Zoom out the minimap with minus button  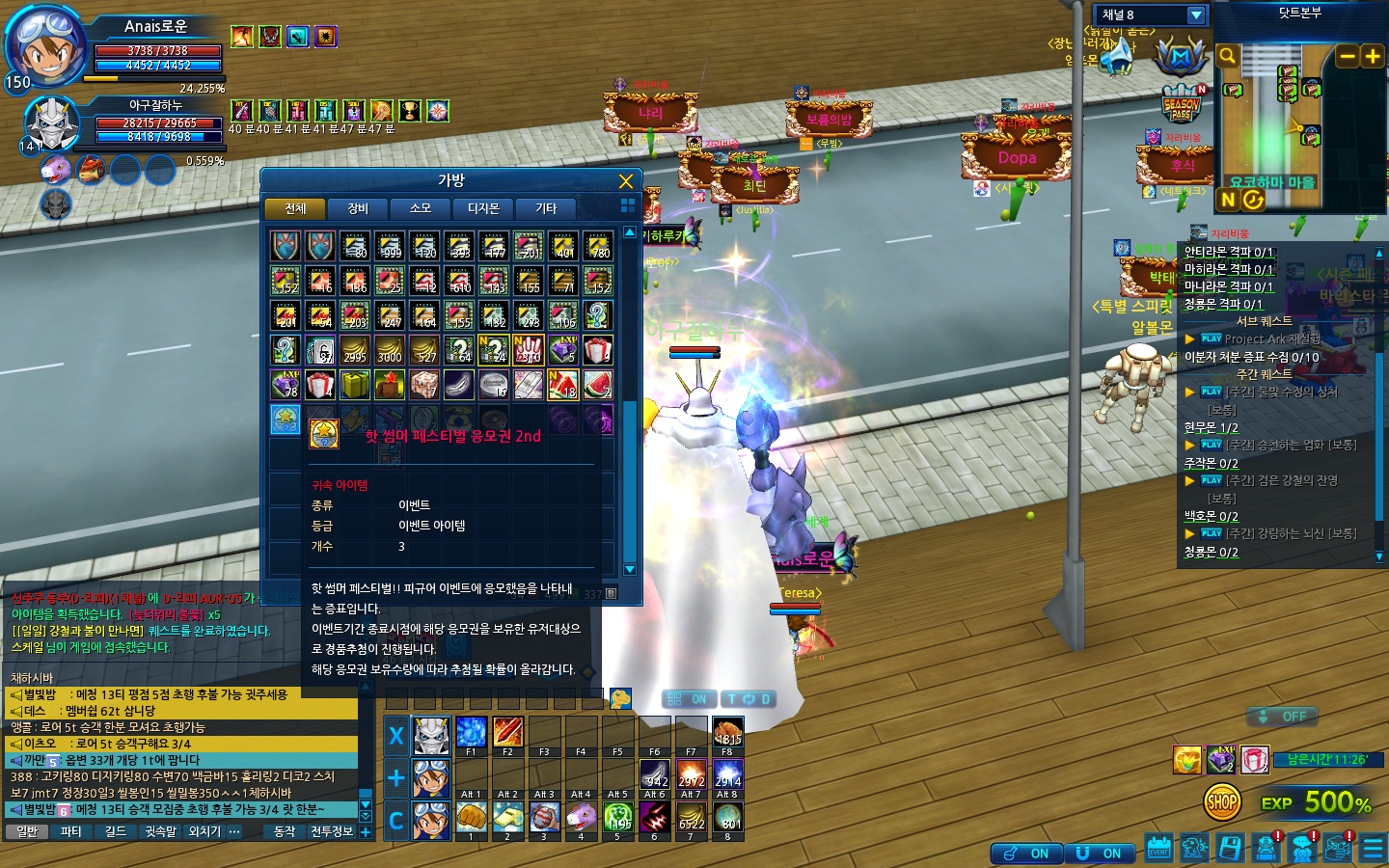(x=1348, y=56)
